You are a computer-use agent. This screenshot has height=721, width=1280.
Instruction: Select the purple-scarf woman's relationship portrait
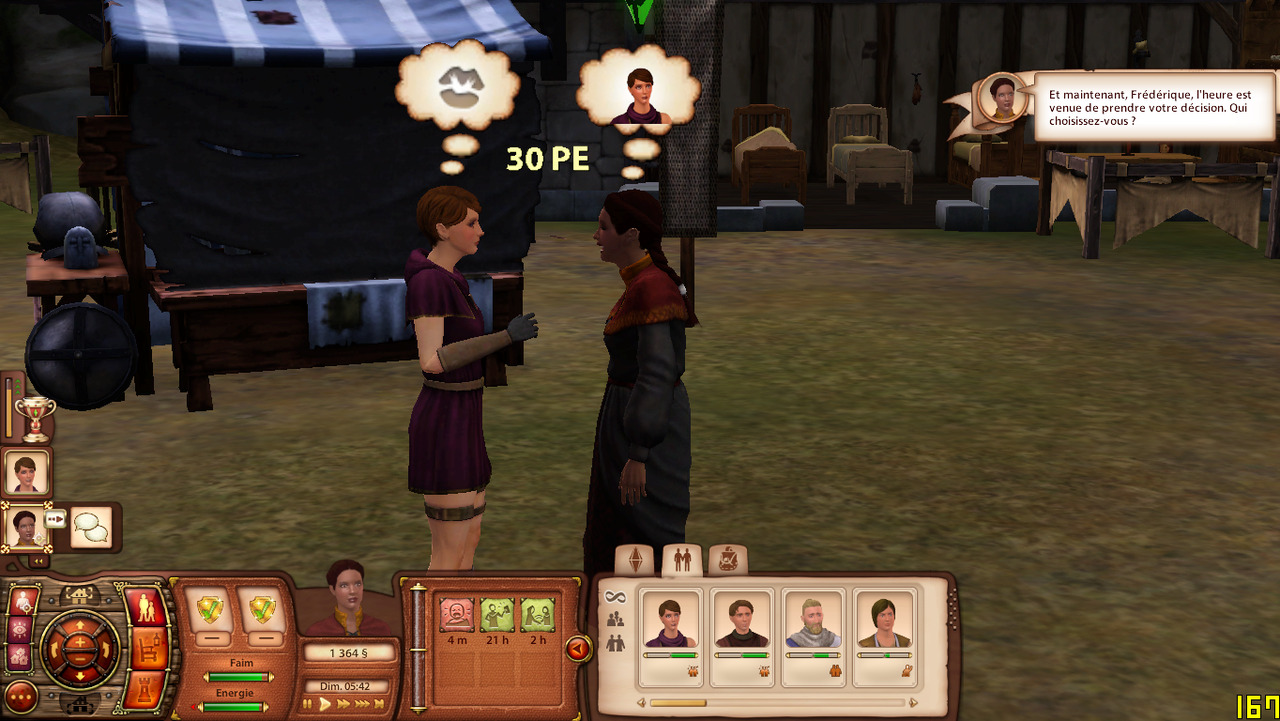(670, 621)
